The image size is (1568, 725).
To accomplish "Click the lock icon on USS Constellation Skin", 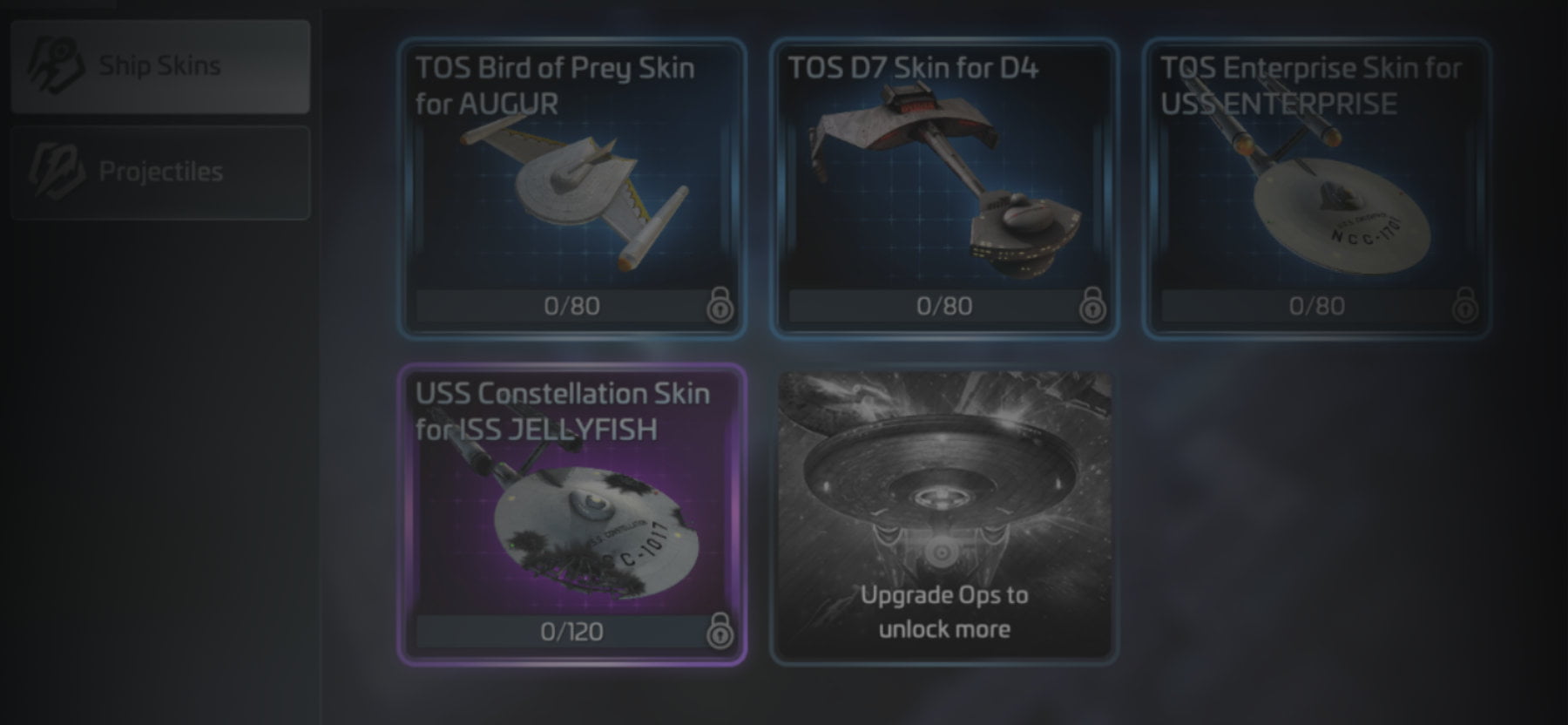I will [x=720, y=631].
